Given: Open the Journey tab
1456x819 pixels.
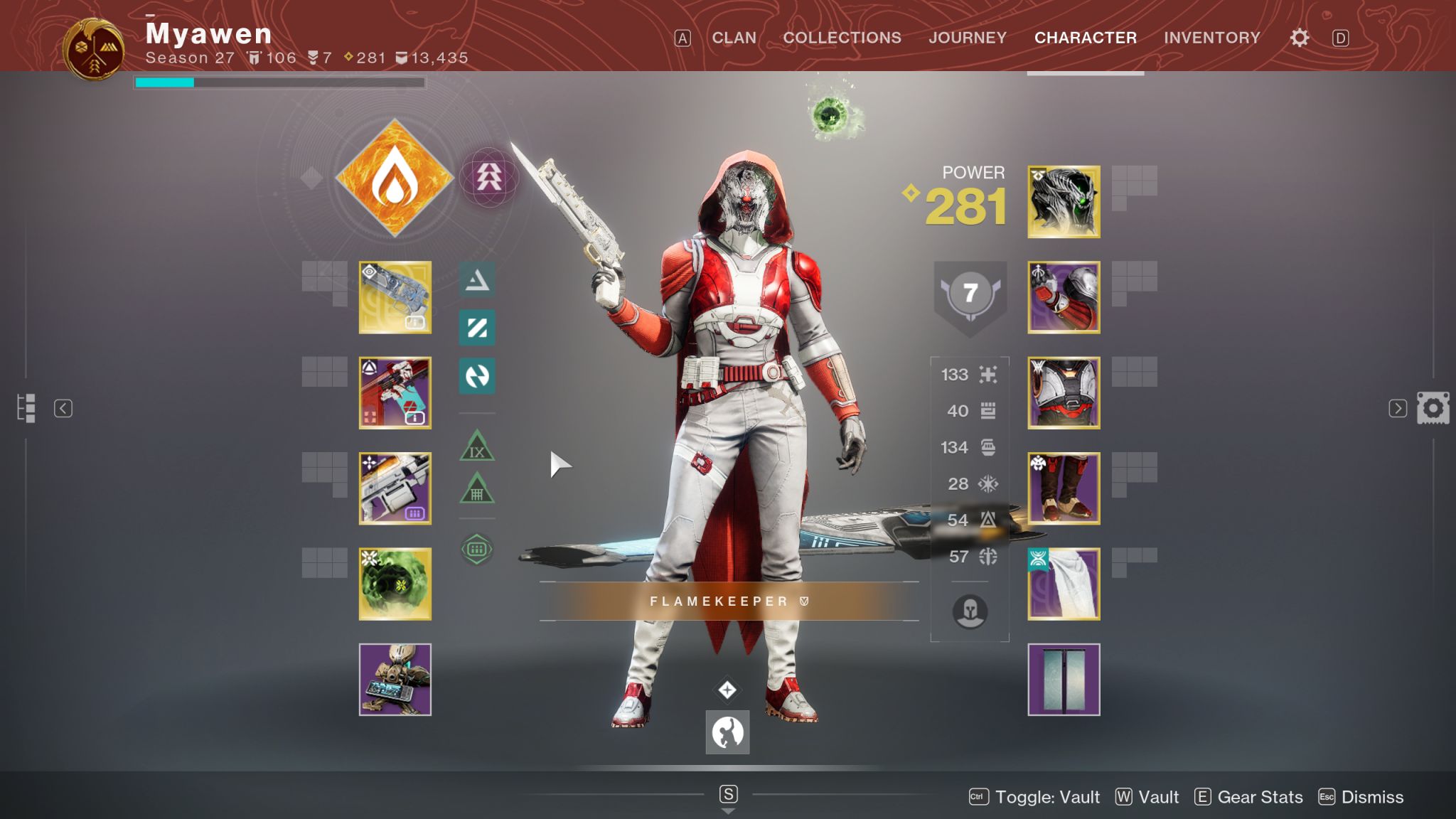Looking at the screenshot, I should (x=967, y=38).
